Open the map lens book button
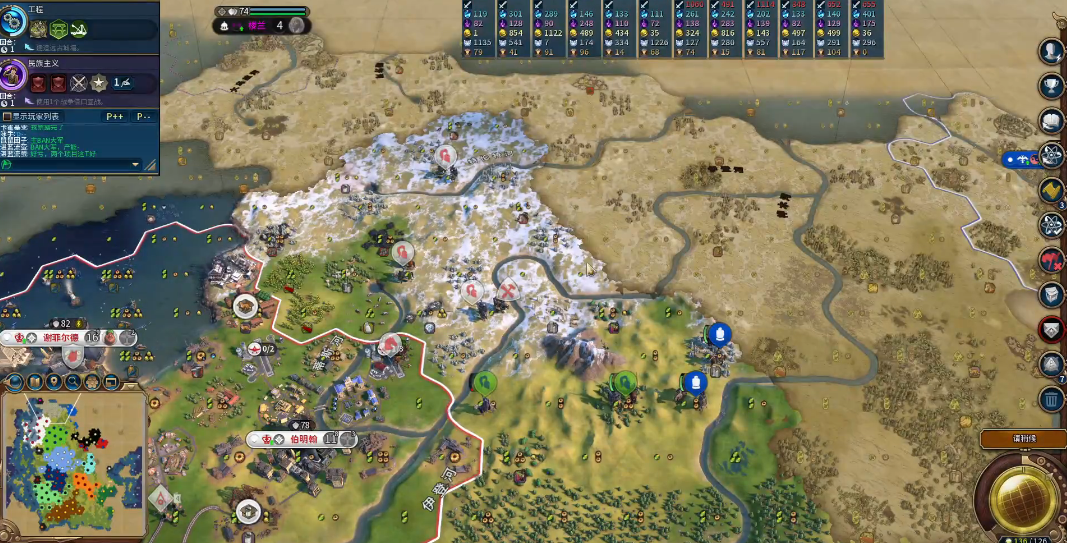1067x543 pixels. coord(35,381)
